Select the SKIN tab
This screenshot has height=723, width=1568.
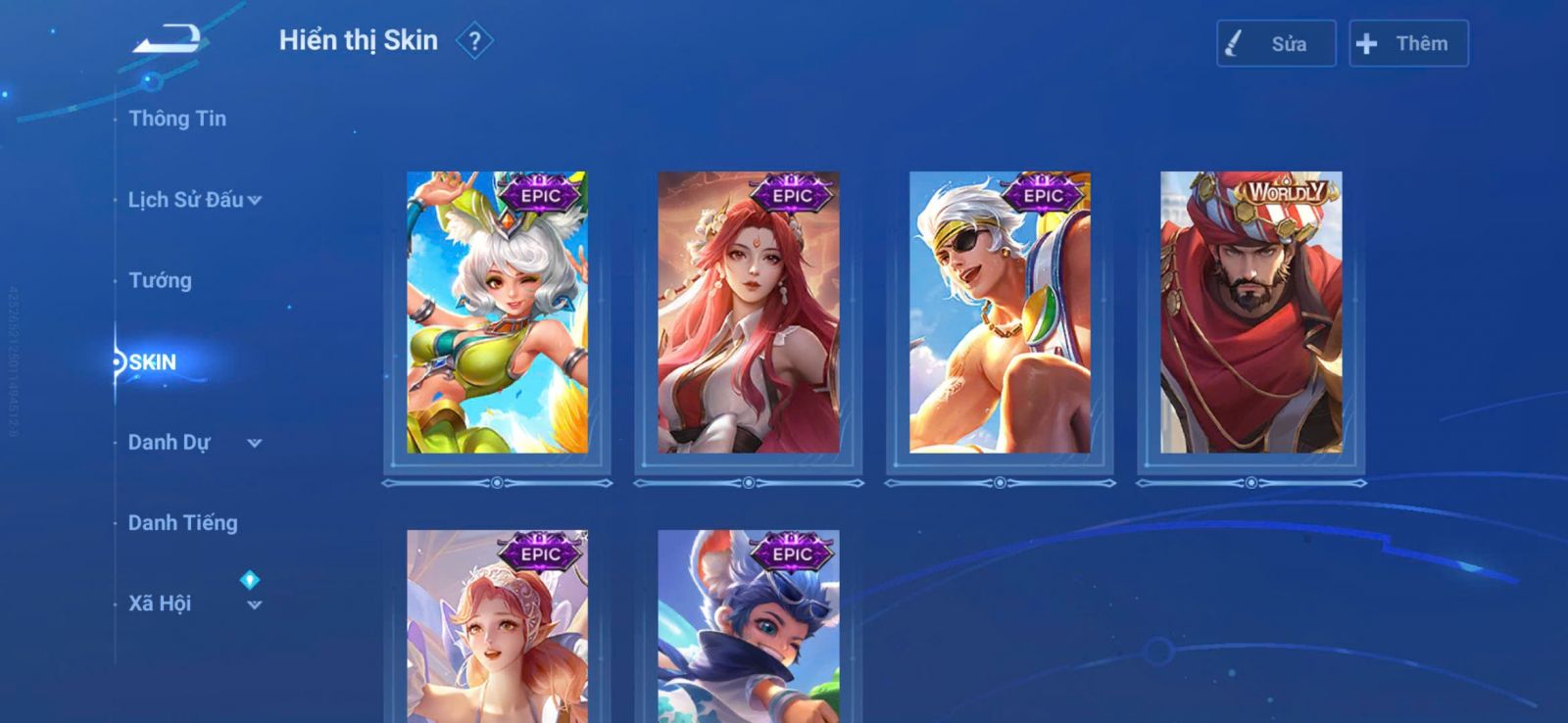153,362
